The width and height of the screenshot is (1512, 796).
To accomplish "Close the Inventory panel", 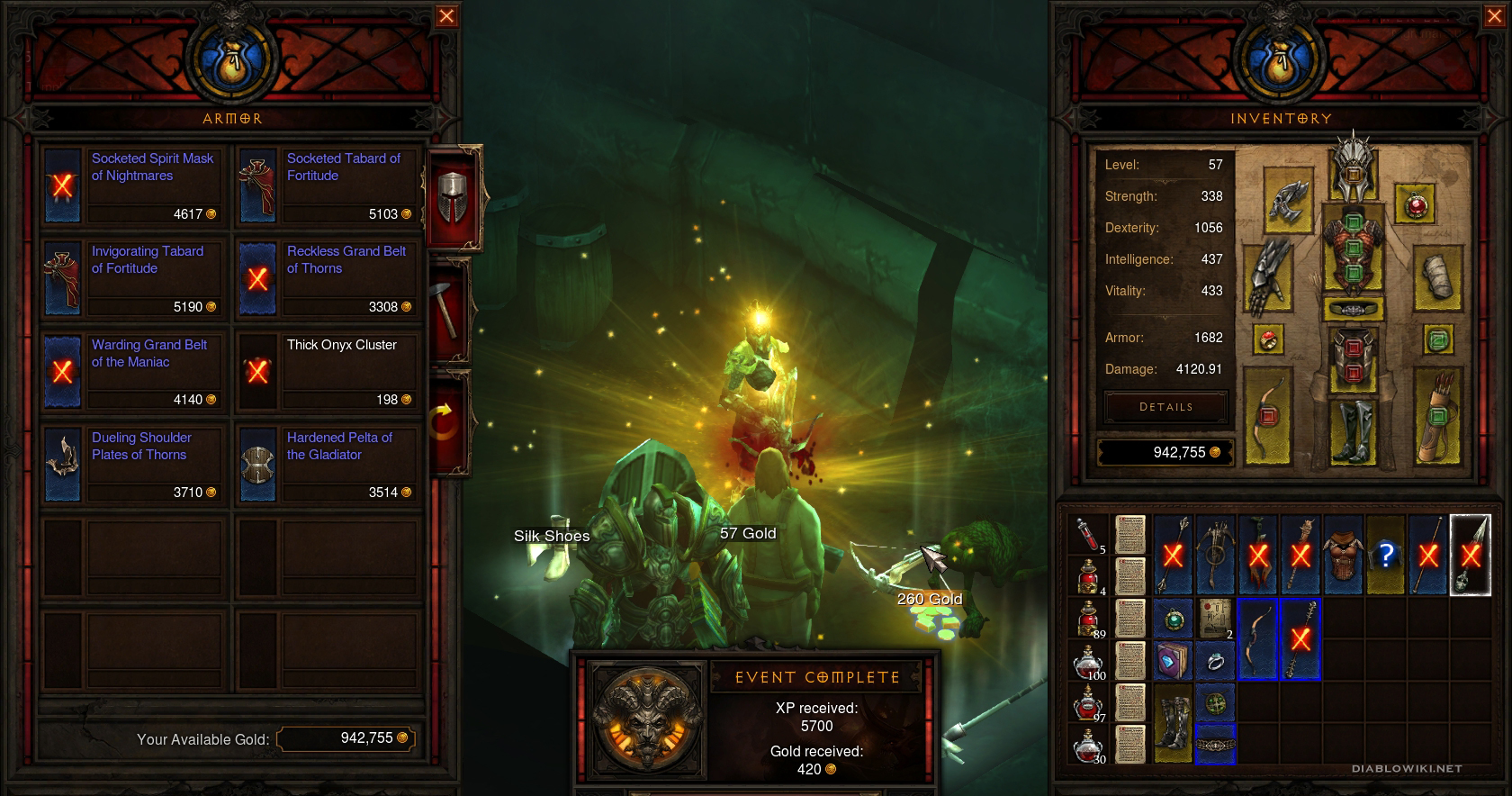I will 1491,16.
